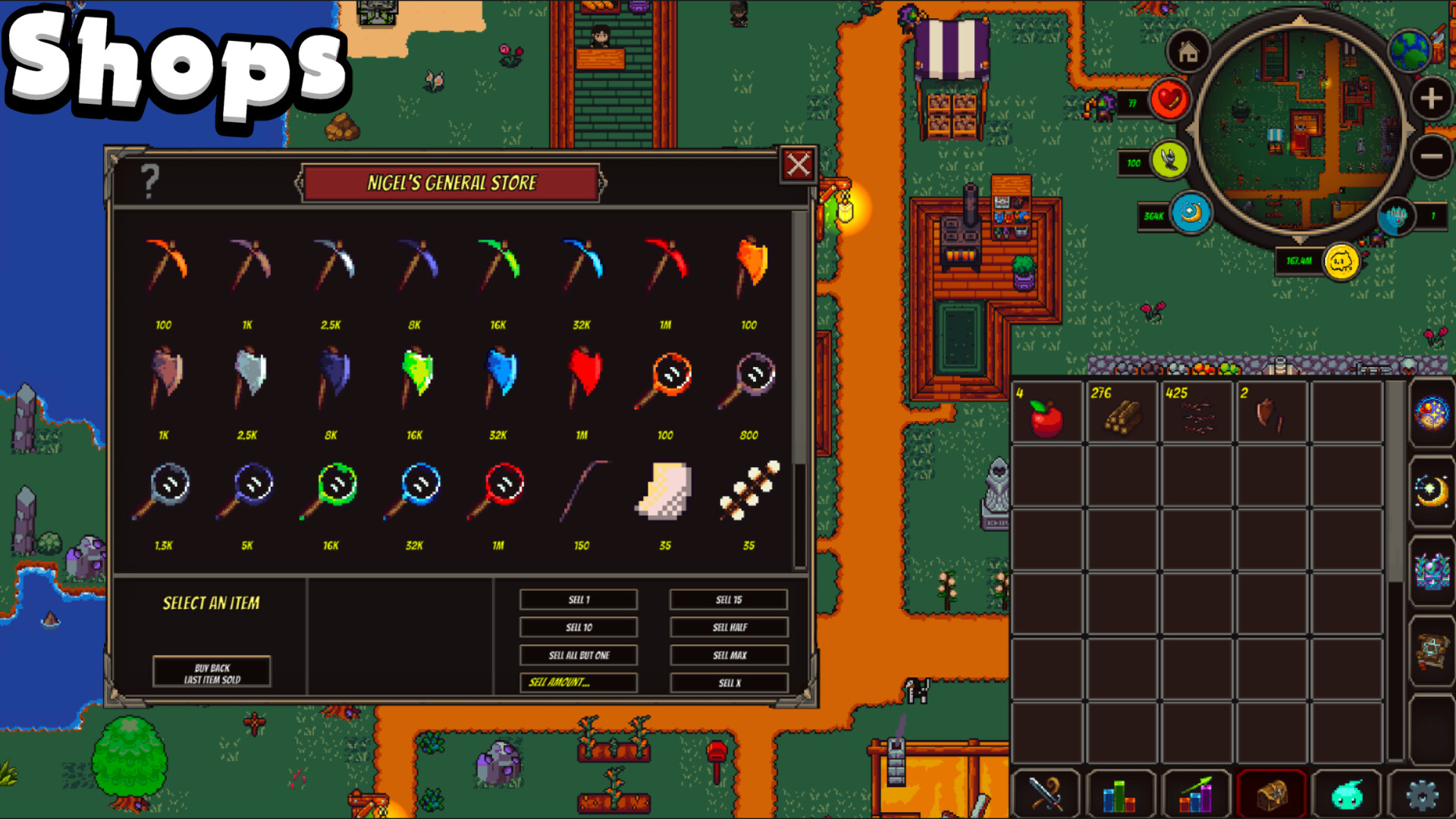
Task: Select the crescent moon icon on the sidebar
Action: click(1433, 489)
